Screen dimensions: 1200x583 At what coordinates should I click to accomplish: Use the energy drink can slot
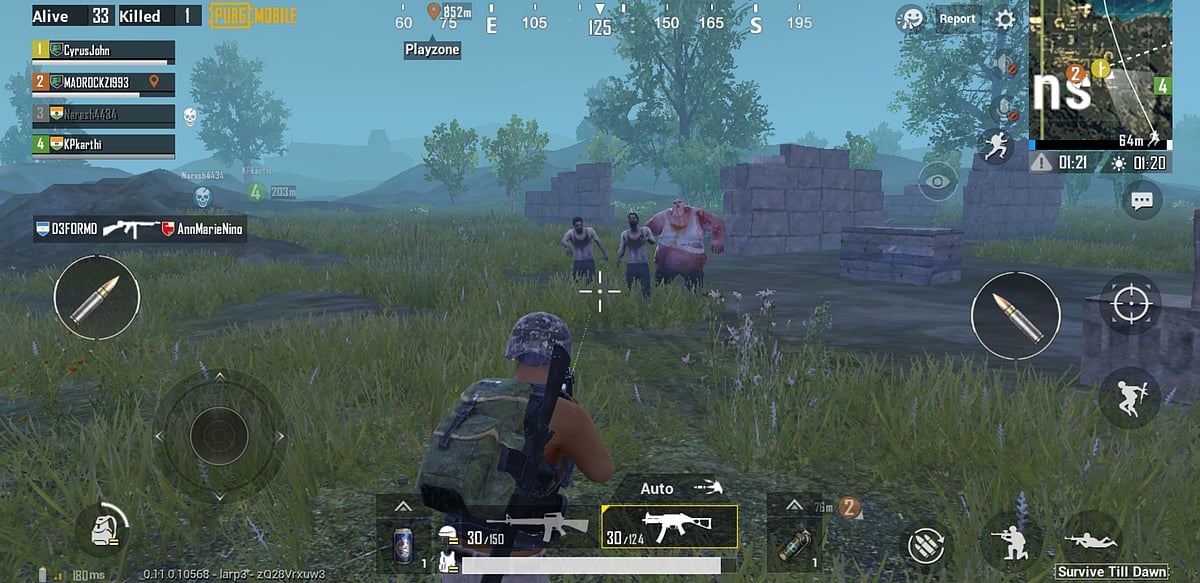[x=402, y=545]
